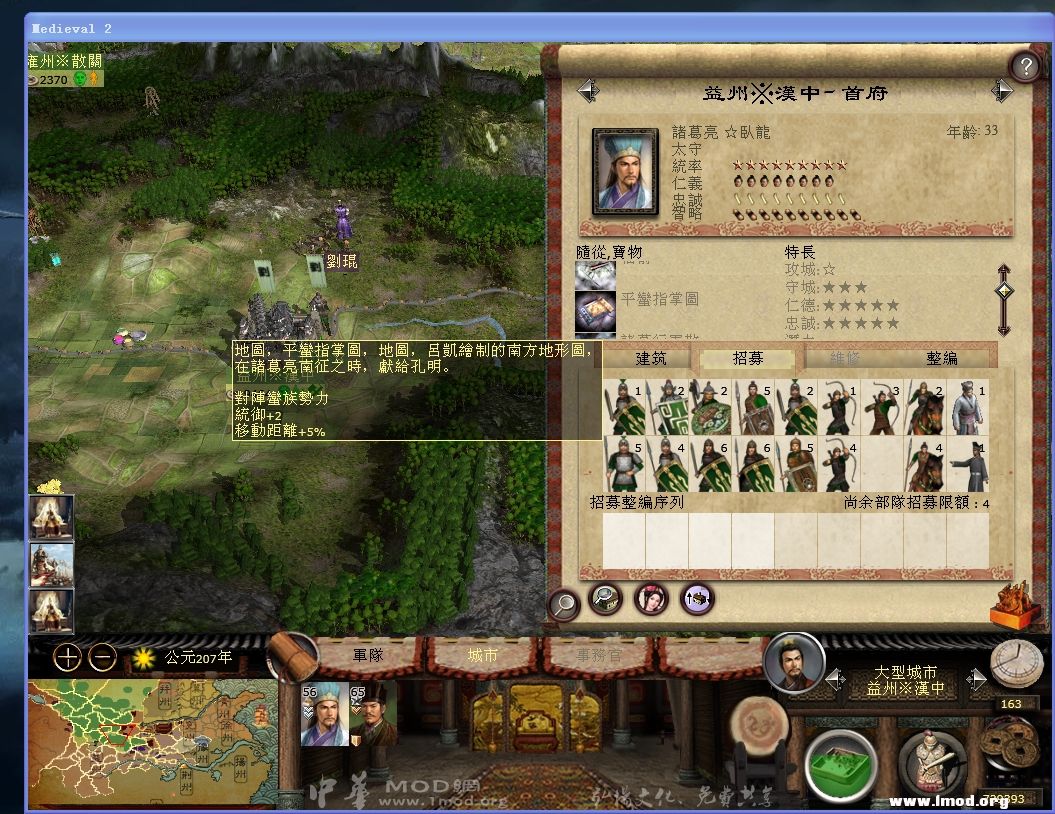Switch to the 整編 retrain tab

click(x=941, y=358)
